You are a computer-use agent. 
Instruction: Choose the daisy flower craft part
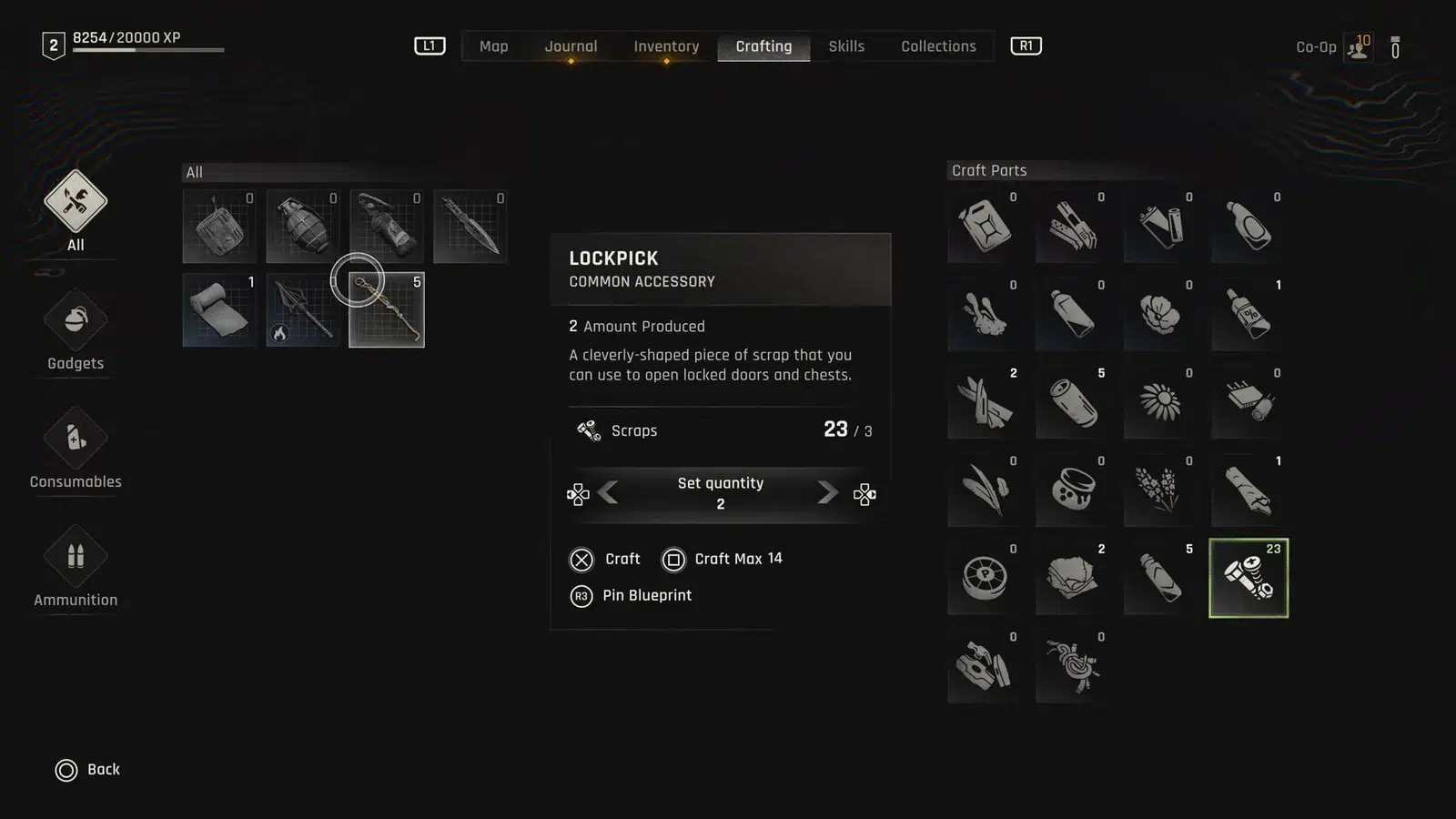click(x=1160, y=401)
